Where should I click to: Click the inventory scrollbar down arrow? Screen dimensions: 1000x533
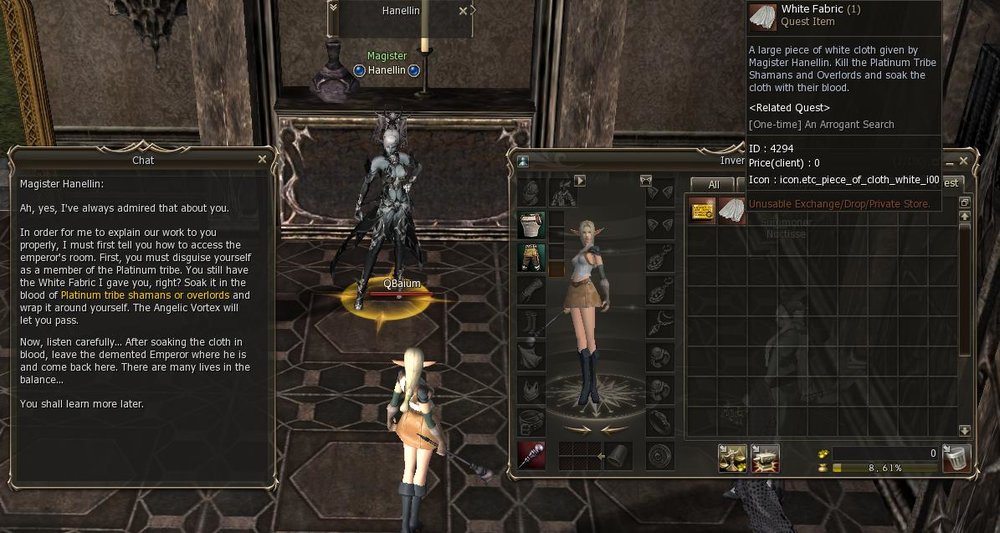(964, 431)
